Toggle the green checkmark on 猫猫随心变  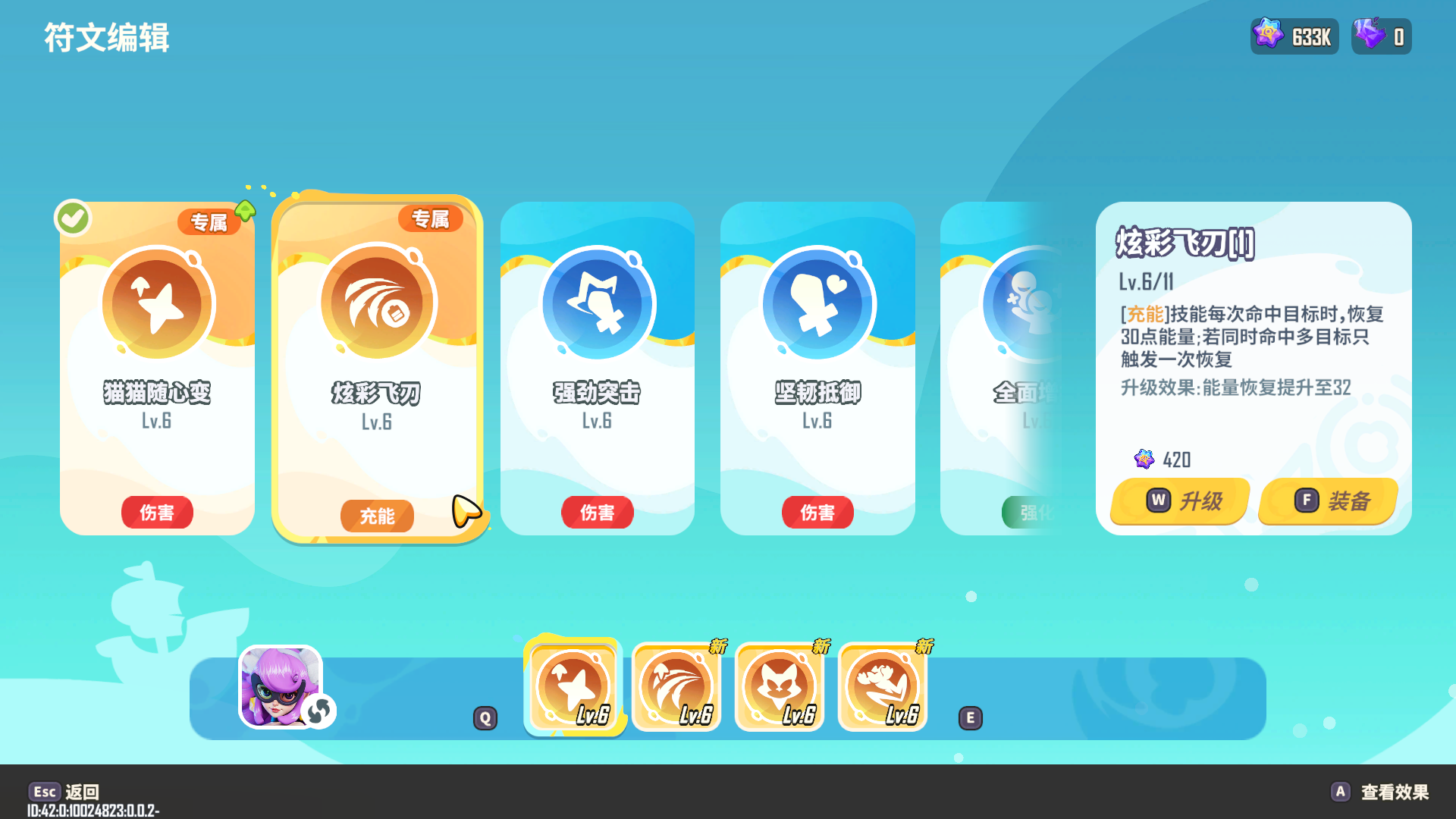[x=72, y=217]
